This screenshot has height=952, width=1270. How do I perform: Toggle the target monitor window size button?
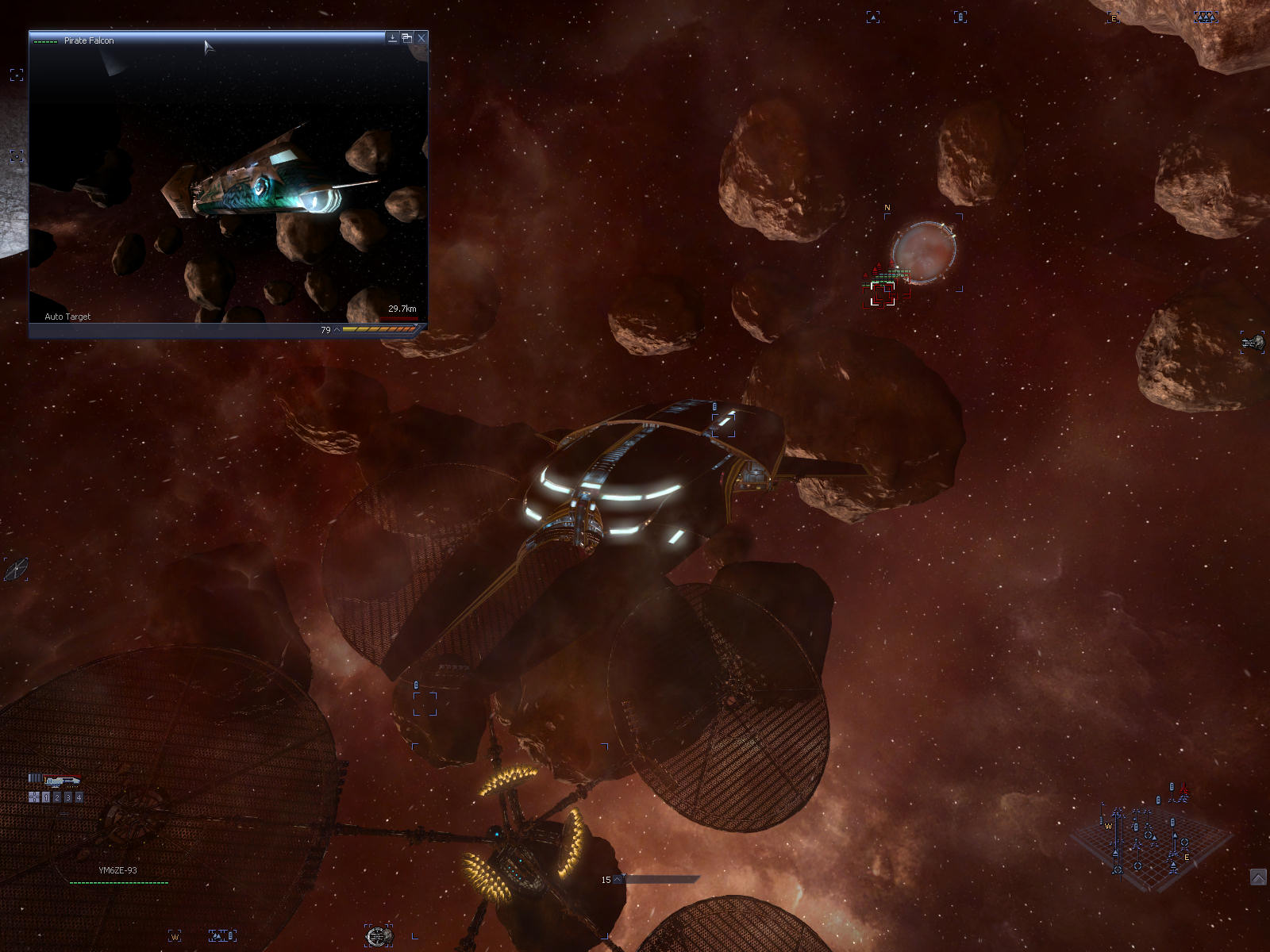[406, 37]
